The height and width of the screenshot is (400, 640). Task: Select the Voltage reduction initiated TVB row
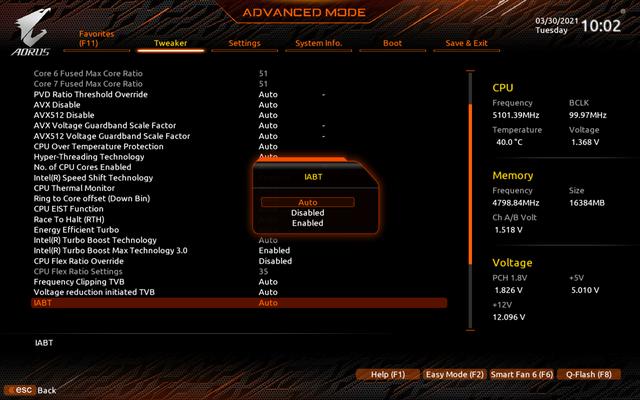(94, 292)
